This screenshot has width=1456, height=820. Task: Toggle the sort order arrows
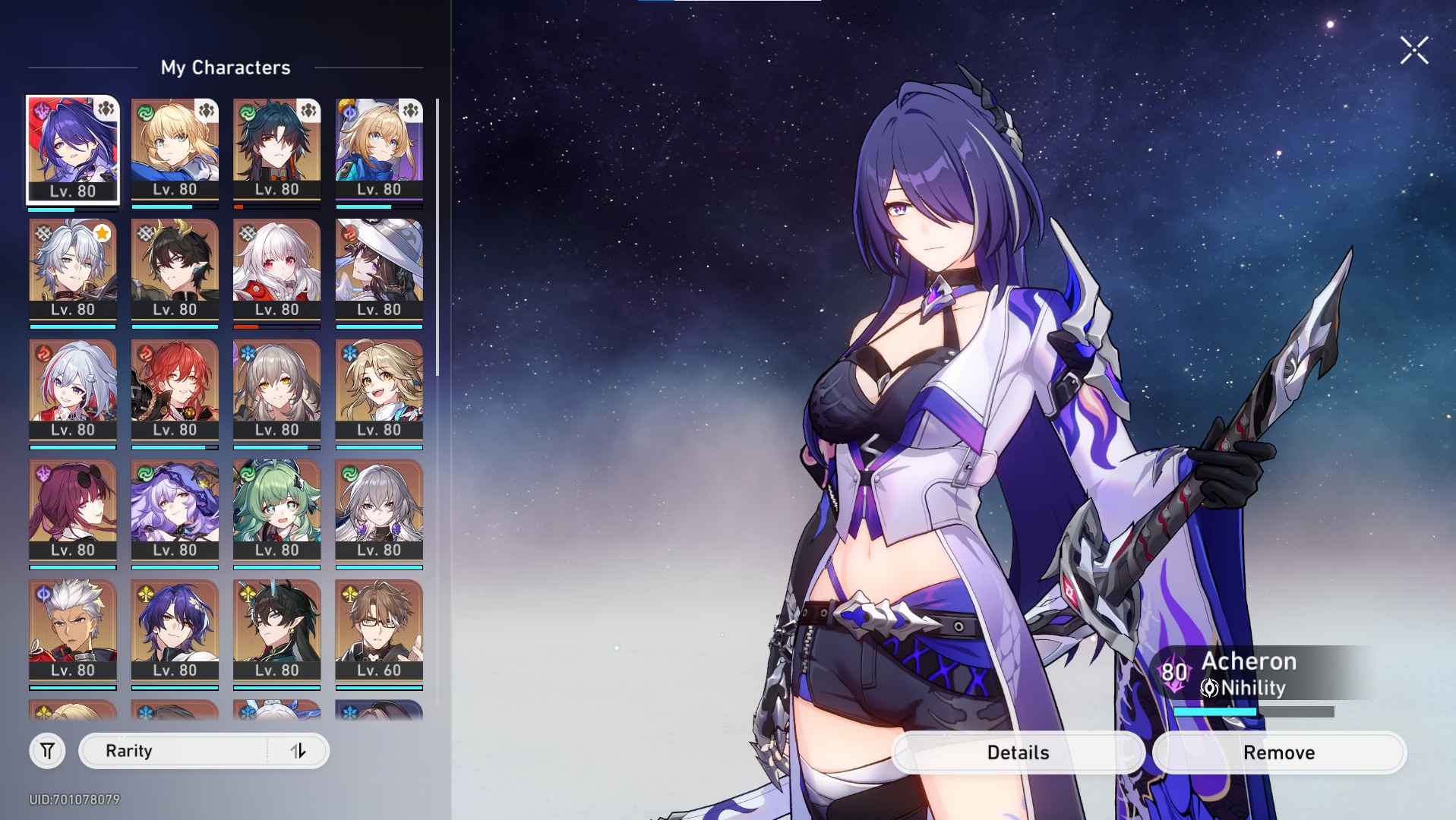tap(298, 751)
